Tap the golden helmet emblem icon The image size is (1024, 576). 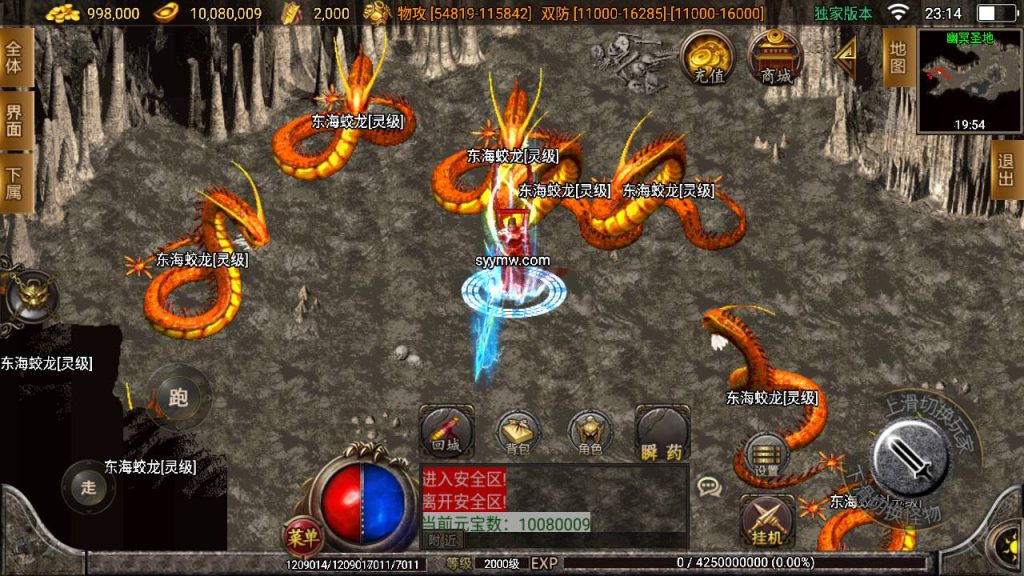pos(30,297)
